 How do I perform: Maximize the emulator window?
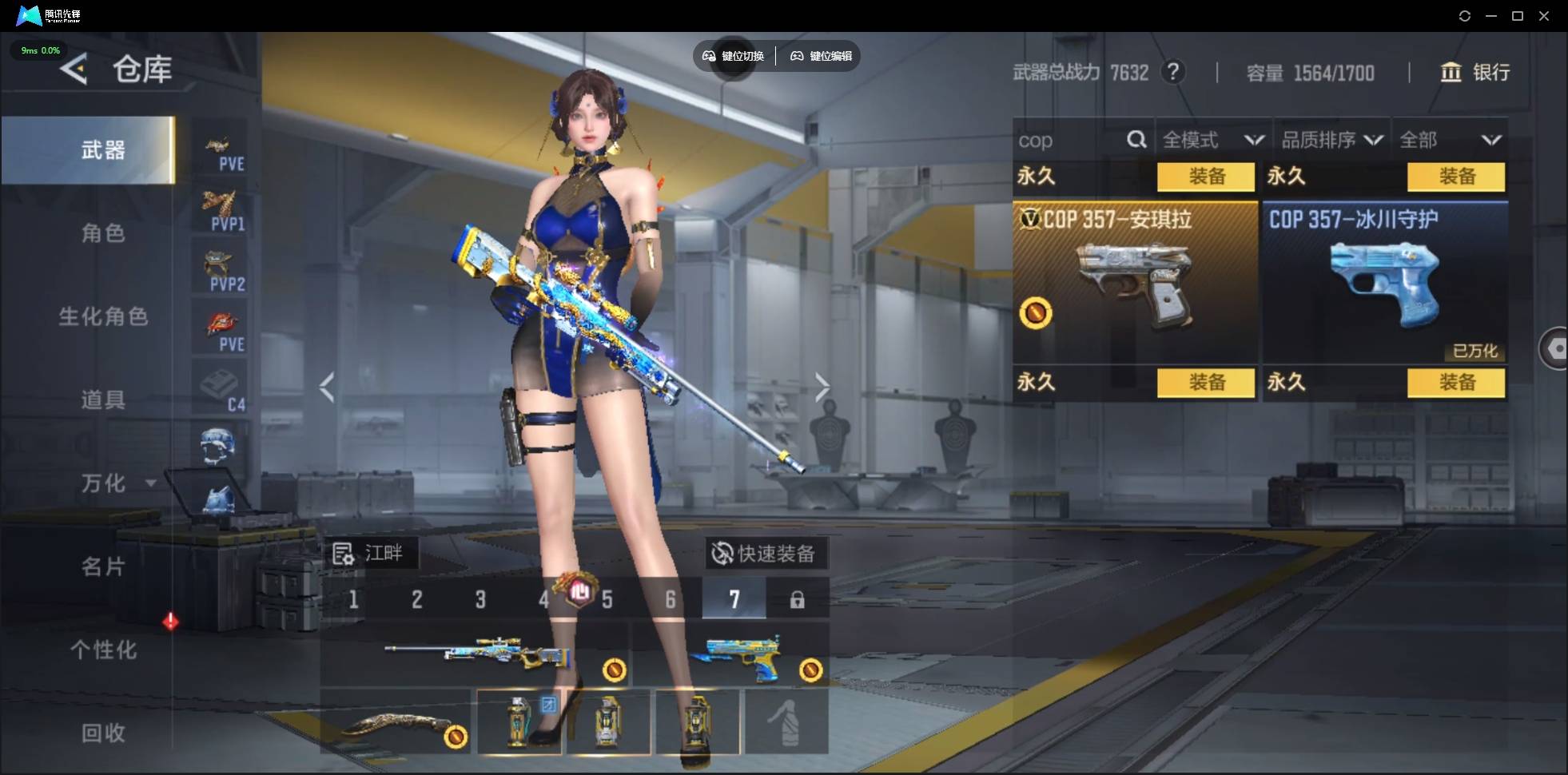pos(1518,16)
